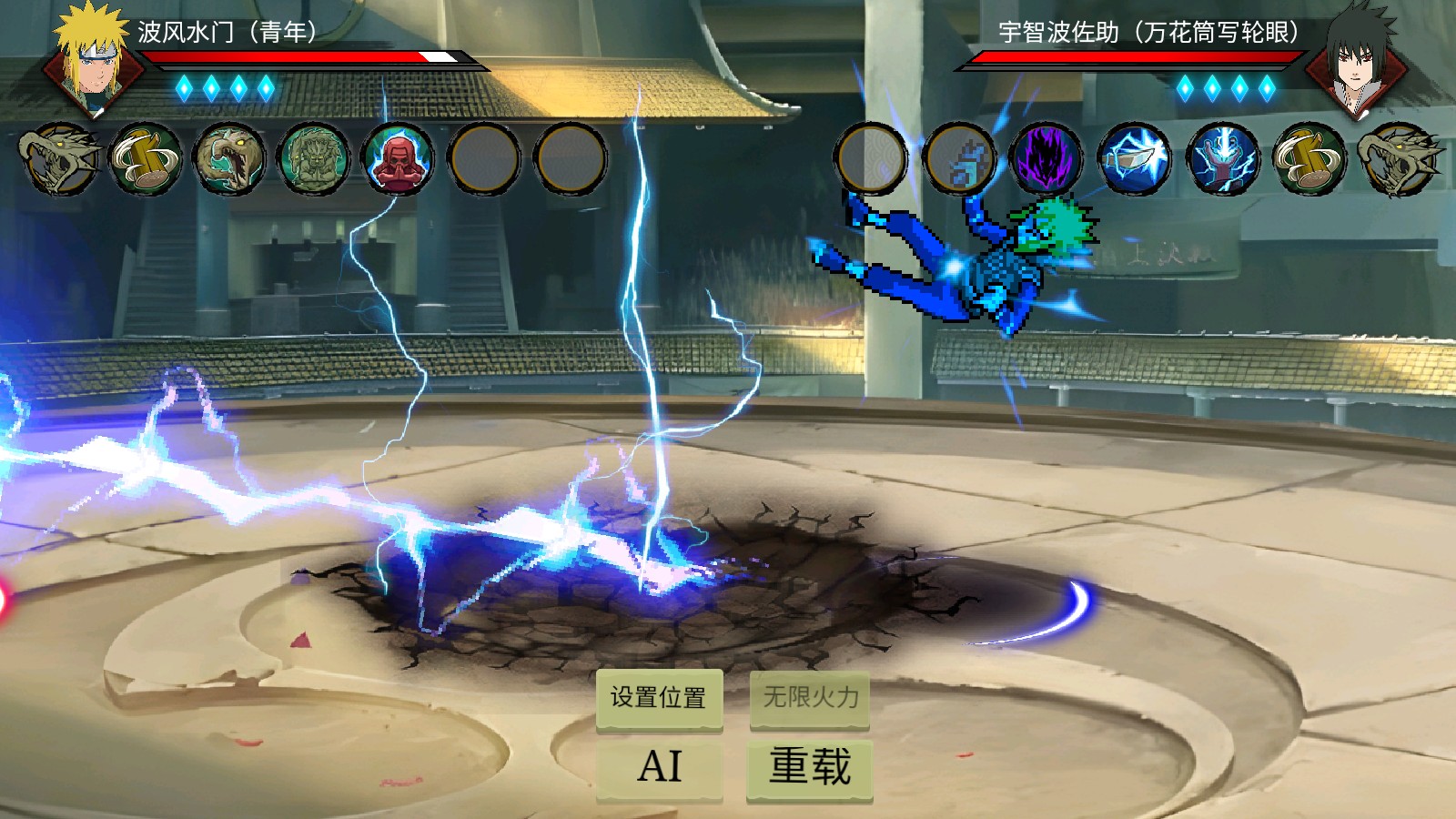Click the 设置位置 set position button
This screenshot has height=819, width=1456.
[x=659, y=699]
